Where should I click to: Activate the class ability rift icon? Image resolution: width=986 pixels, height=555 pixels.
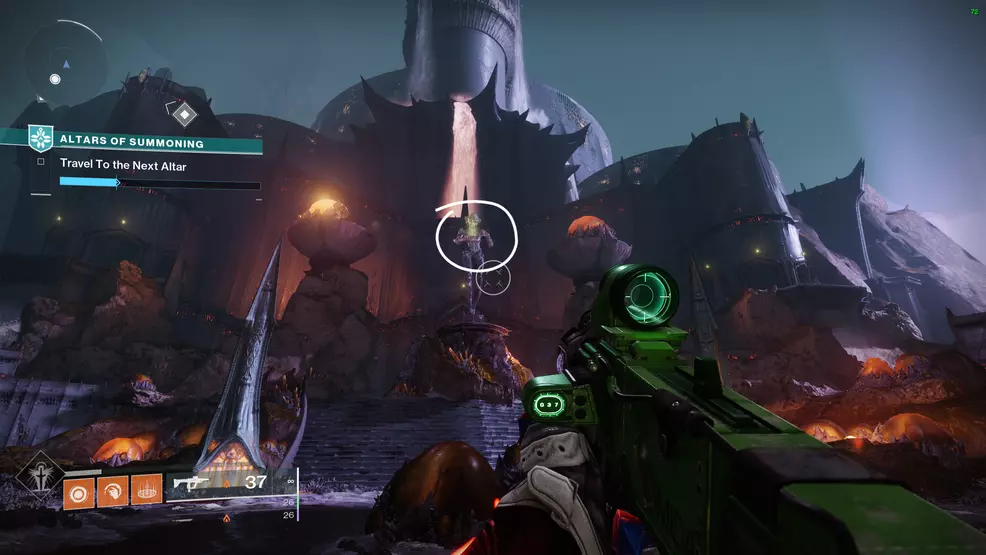145,491
